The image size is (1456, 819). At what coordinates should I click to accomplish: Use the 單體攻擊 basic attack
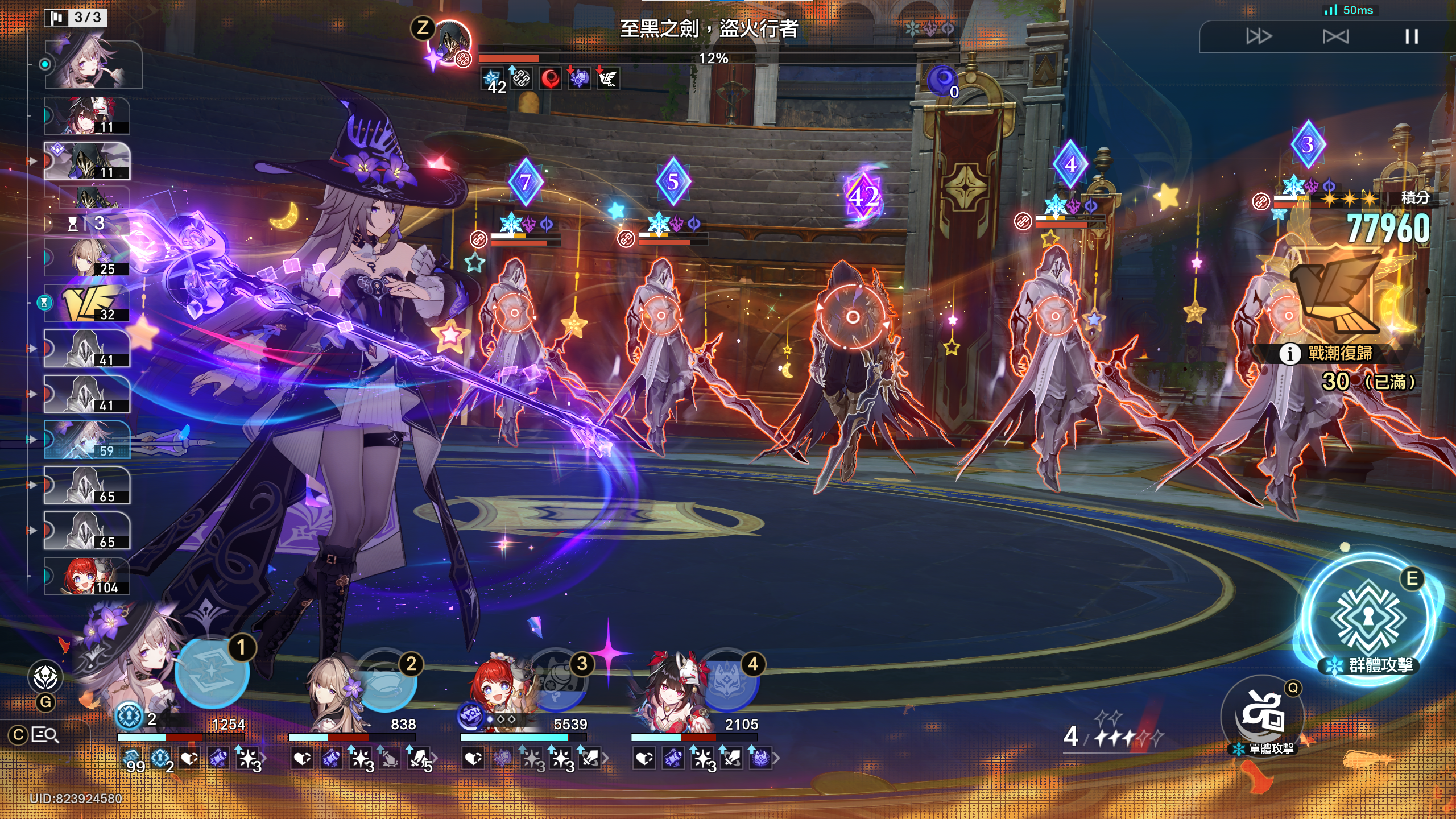tap(1262, 714)
